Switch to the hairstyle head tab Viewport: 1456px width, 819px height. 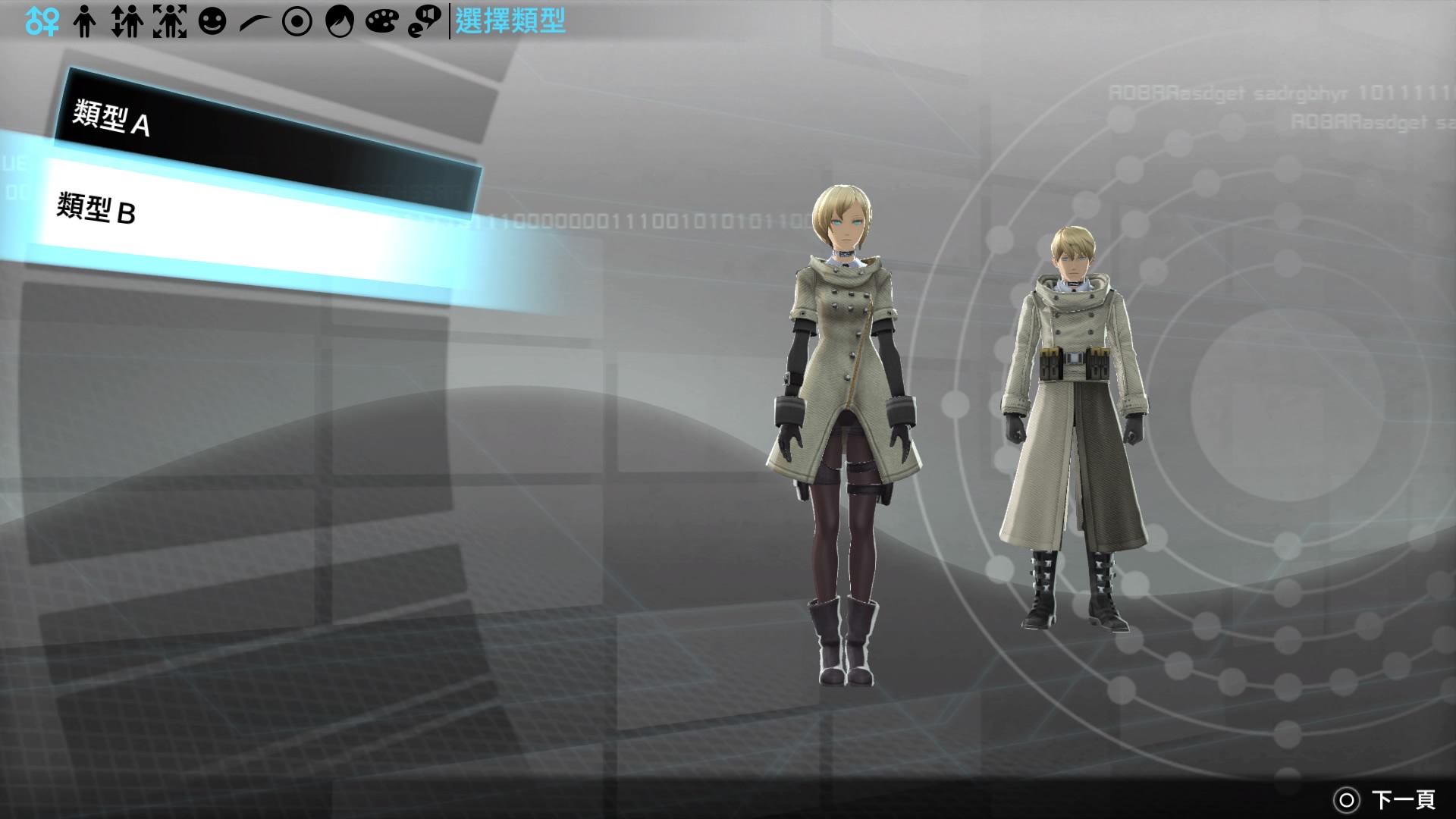(x=340, y=21)
